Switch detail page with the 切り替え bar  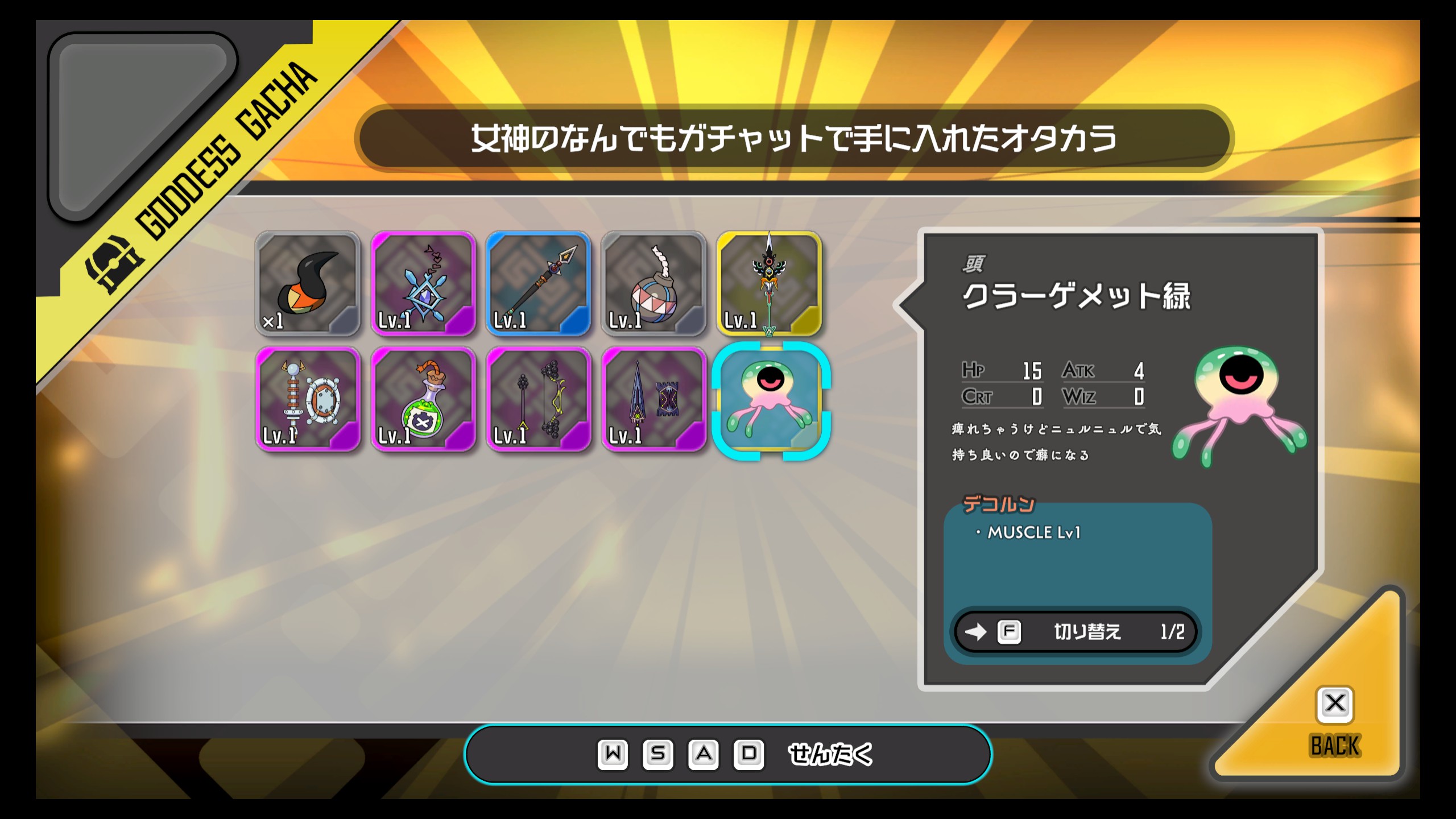[1076, 632]
